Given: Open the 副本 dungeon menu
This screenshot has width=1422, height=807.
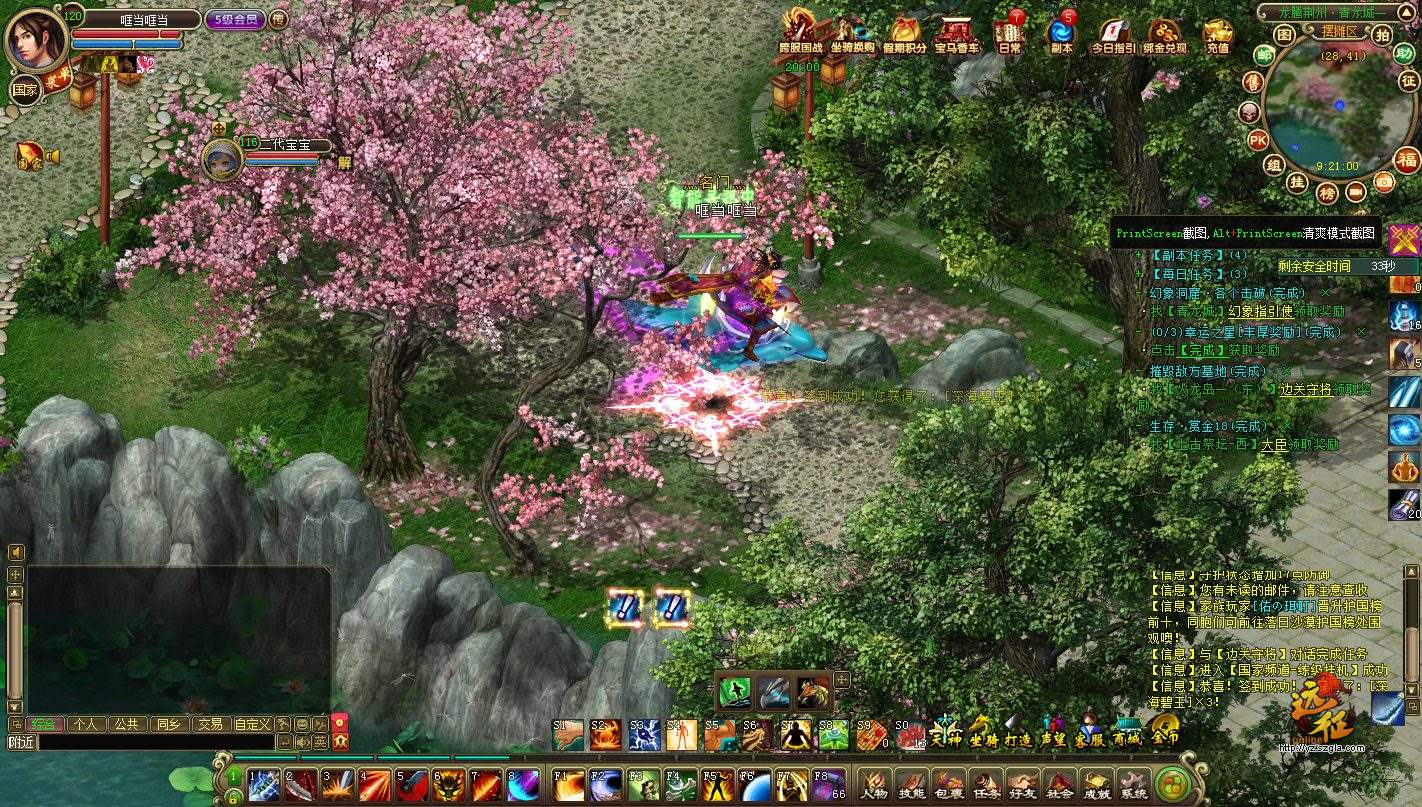Looking at the screenshot, I should click(x=1061, y=35).
